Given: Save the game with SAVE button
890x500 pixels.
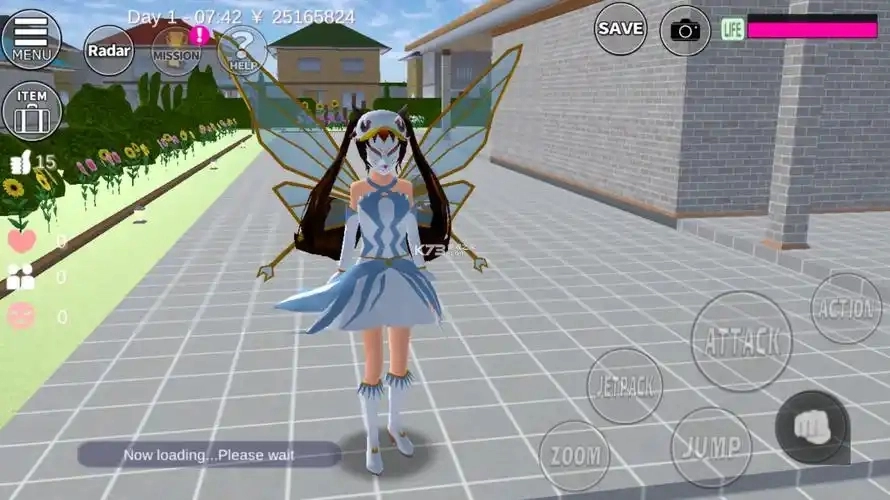Looking at the screenshot, I should pyautogui.click(x=620, y=29).
